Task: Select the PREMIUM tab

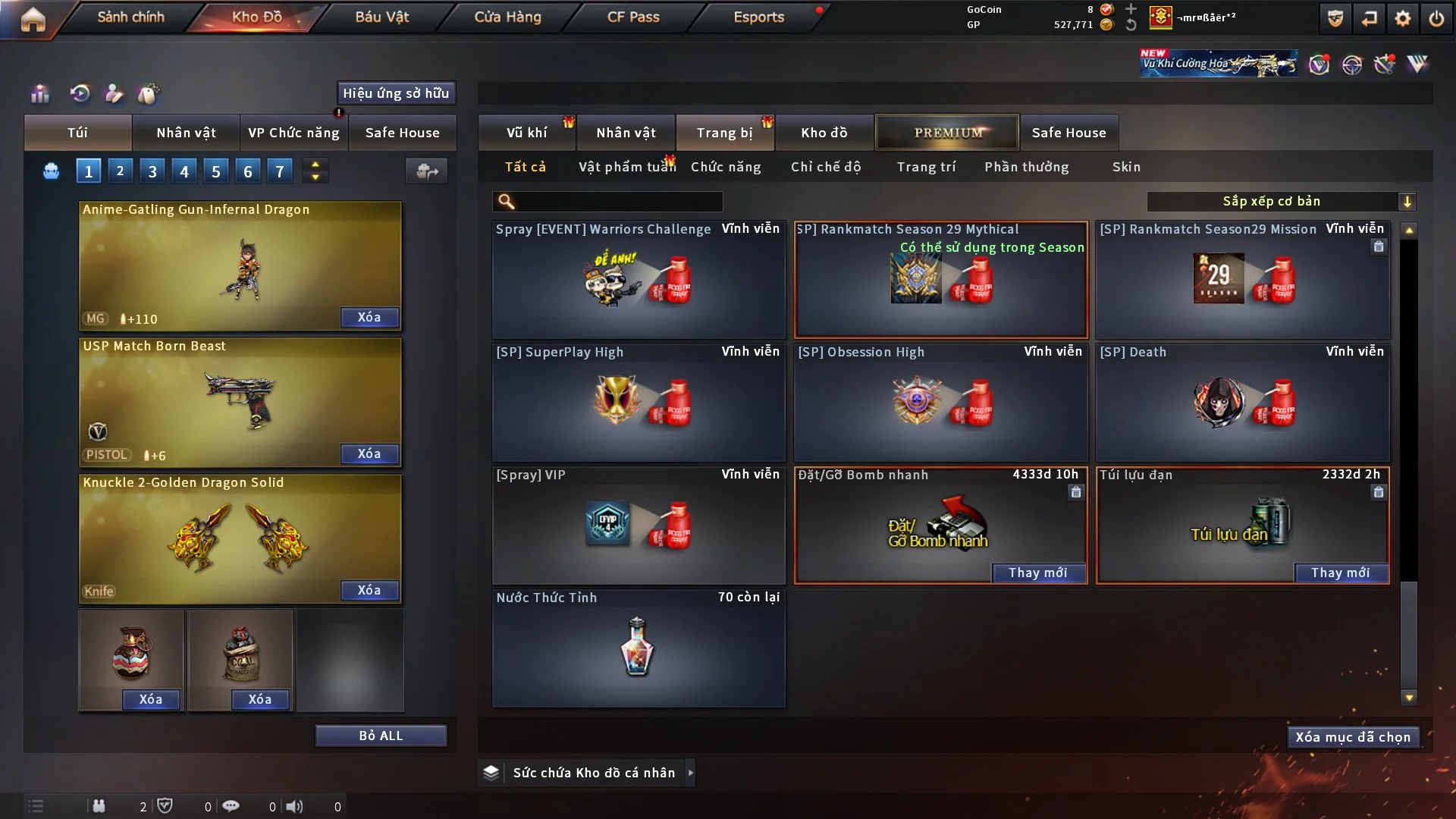Action: pyautogui.click(x=948, y=133)
